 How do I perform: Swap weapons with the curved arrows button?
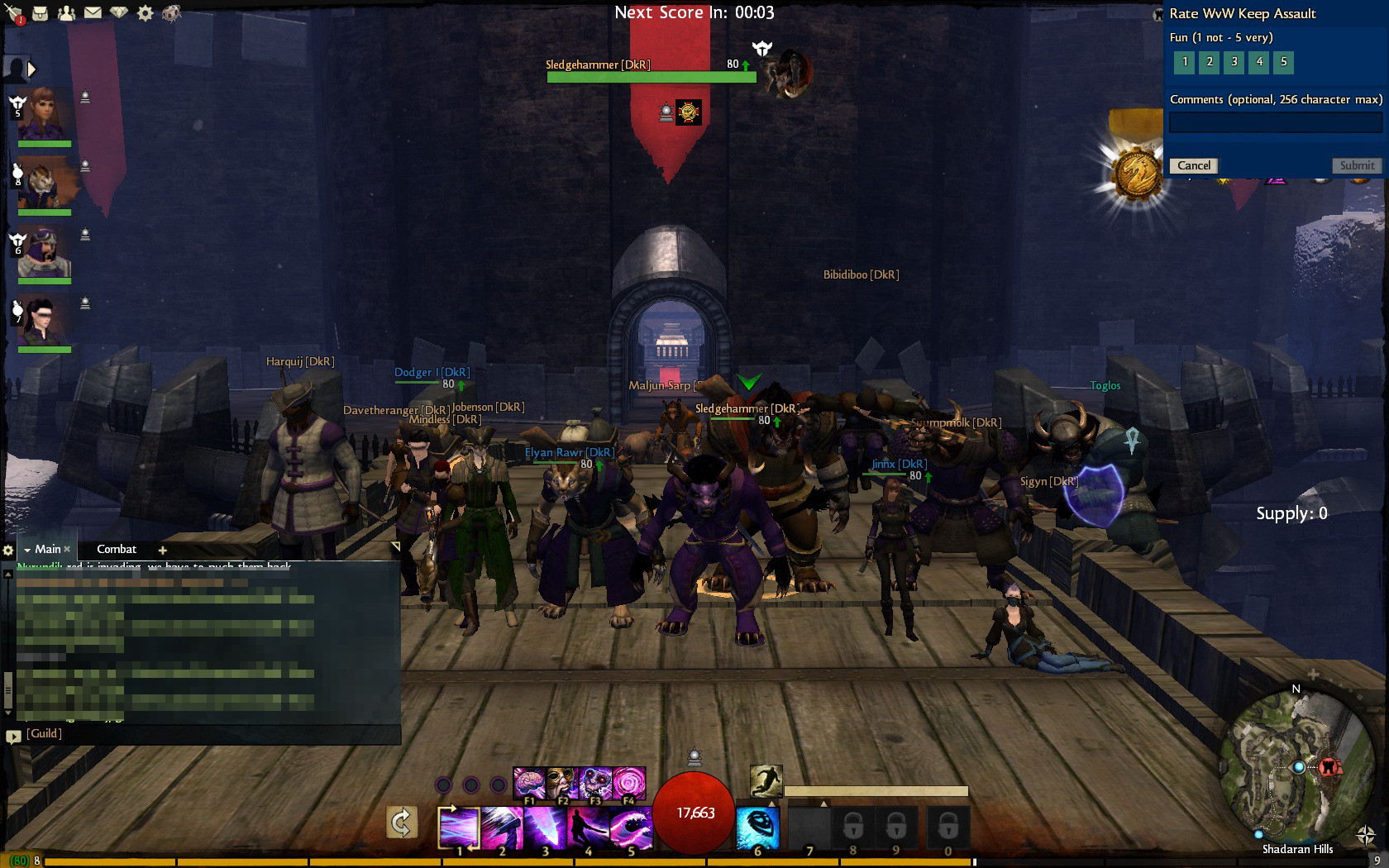coord(402,823)
